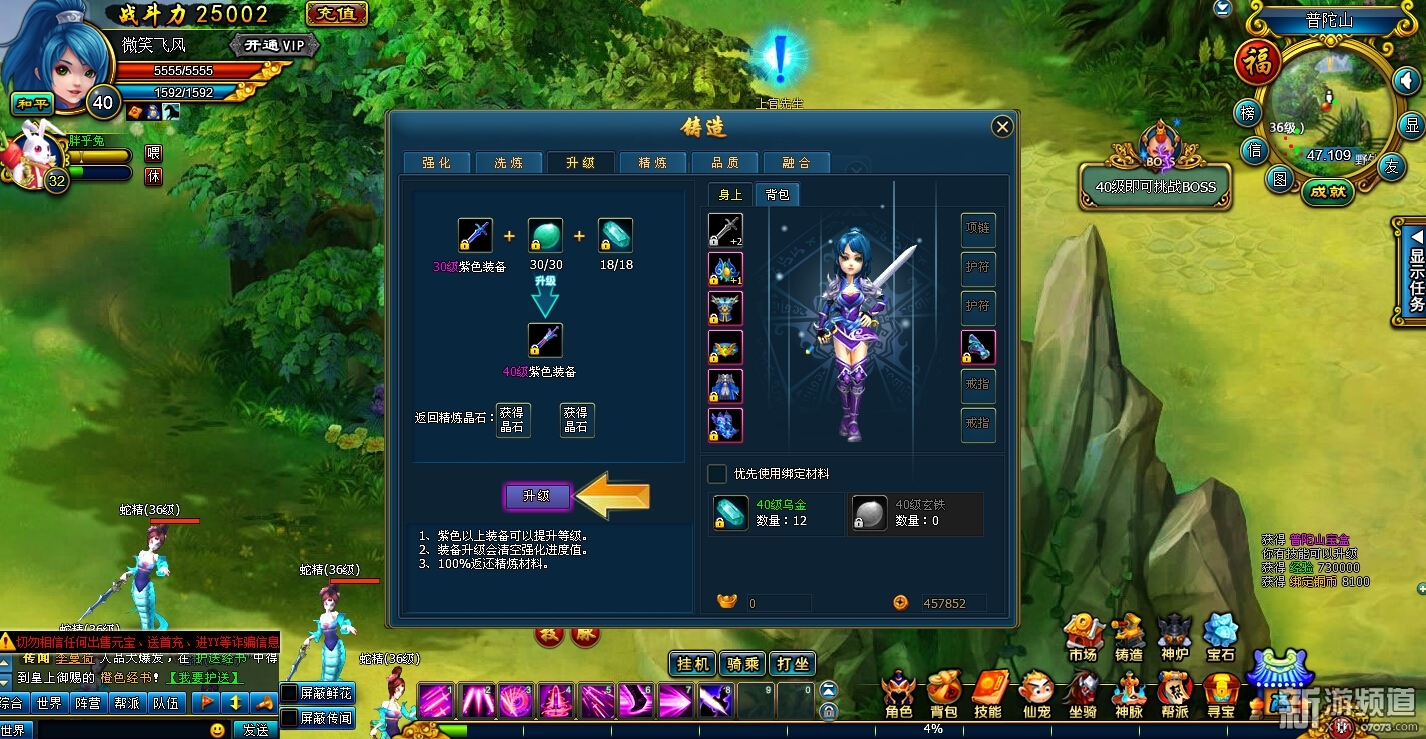
Task: Close the 铸造 forging window
Action: [1002, 126]
